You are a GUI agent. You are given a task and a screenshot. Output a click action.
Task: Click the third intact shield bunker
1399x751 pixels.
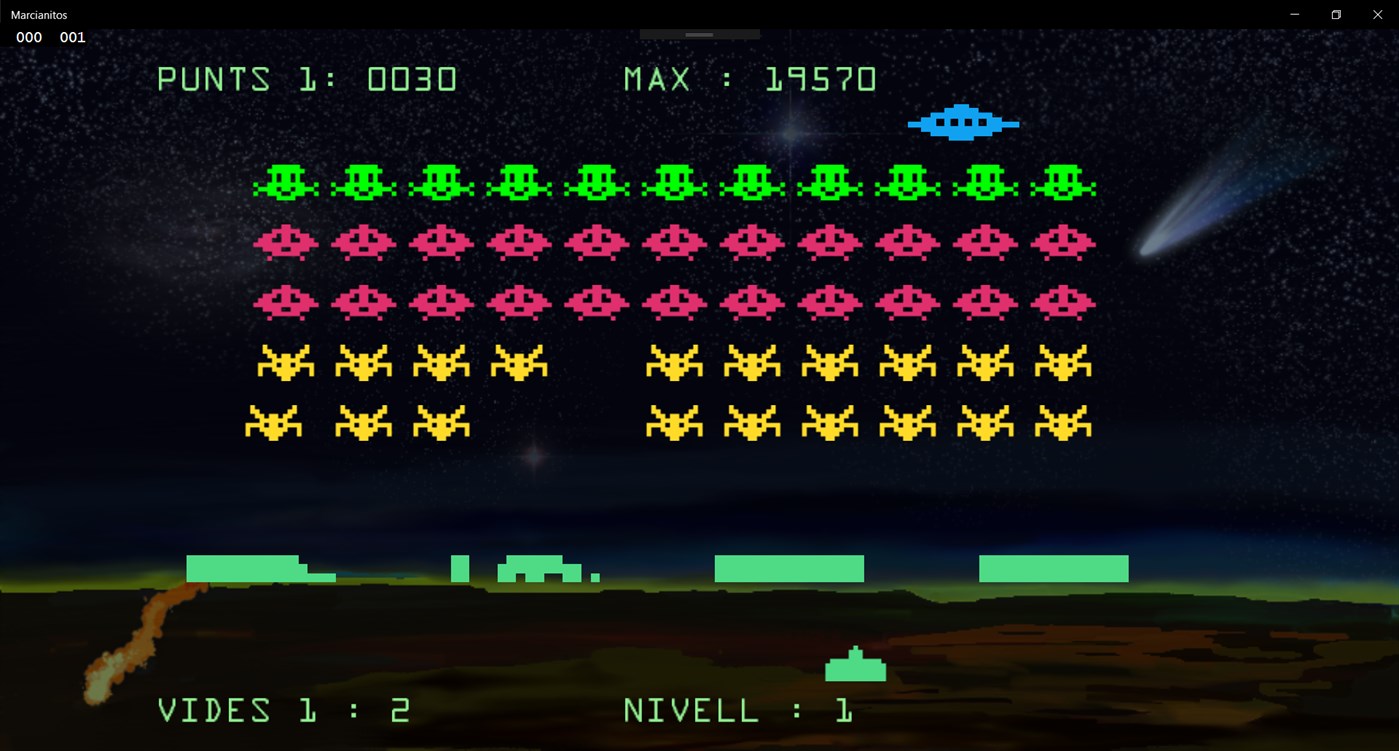[788, 568]
